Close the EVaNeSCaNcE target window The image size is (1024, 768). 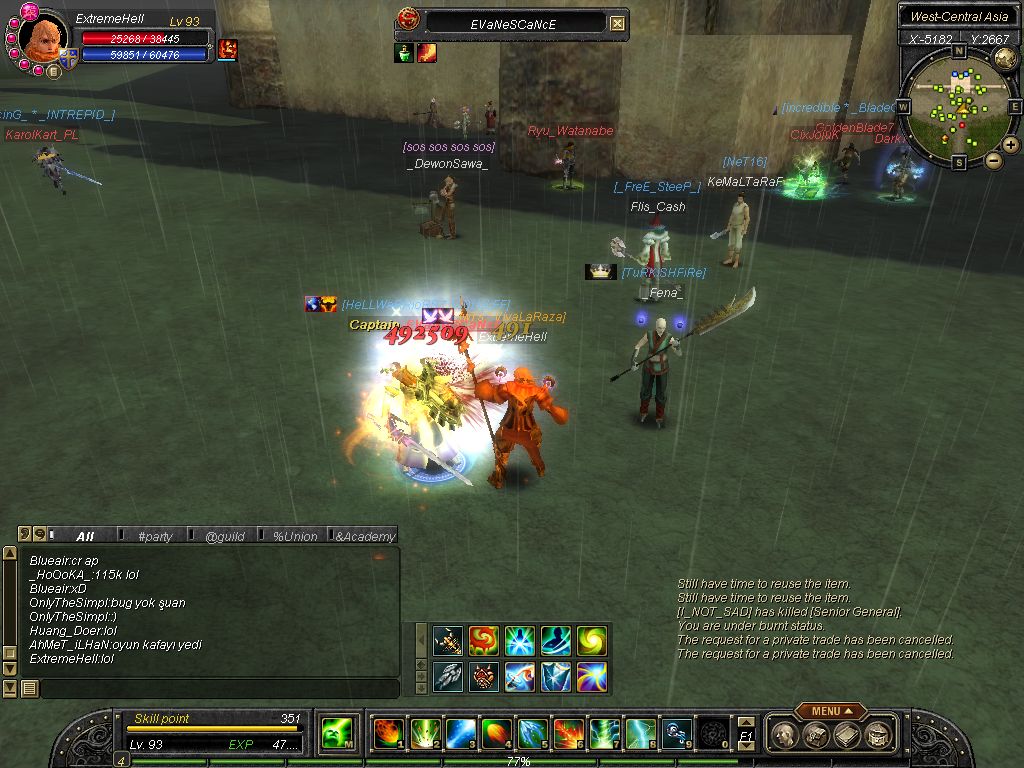[618, 23]
